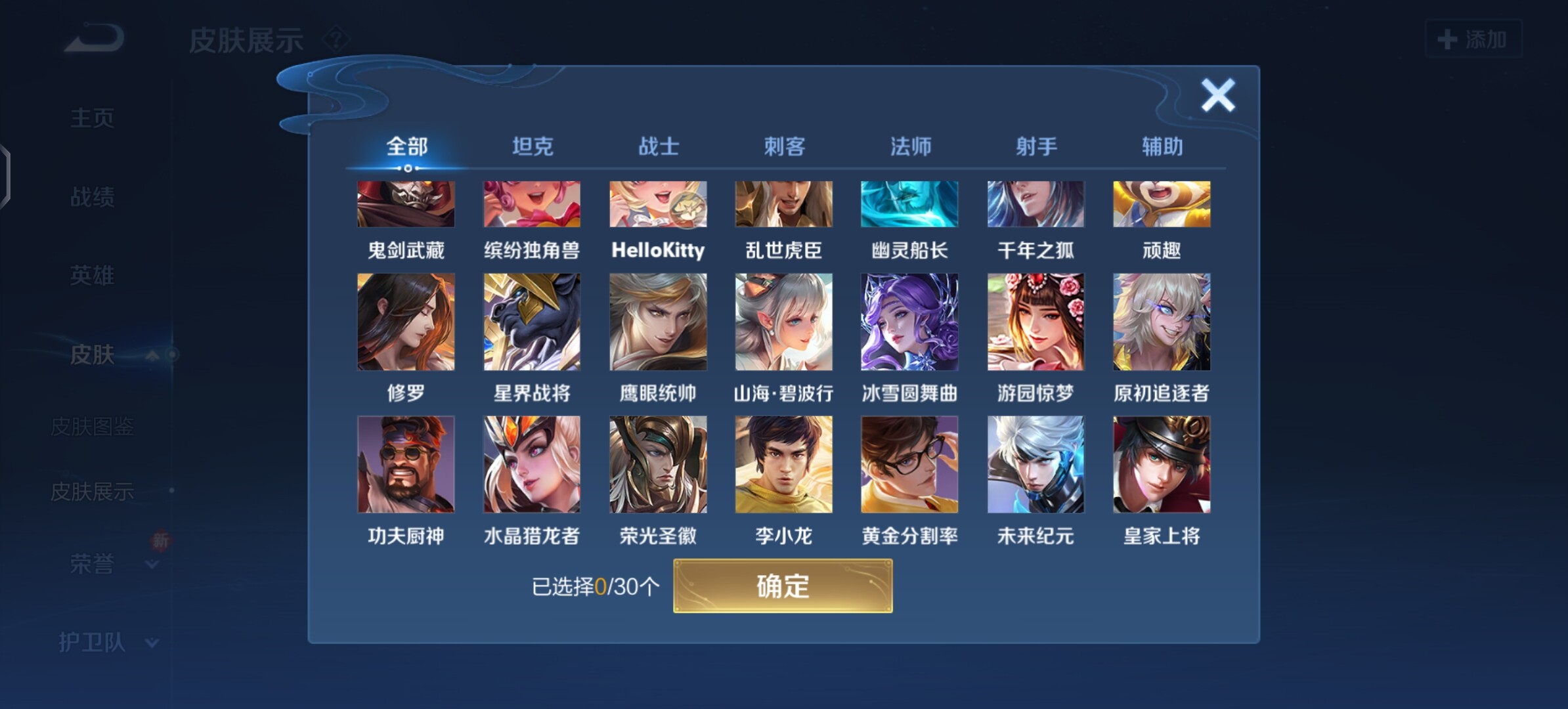Select the 未来纪元 skin portrait
The height and width of the screenshot is (709, 1568).
1035,464
